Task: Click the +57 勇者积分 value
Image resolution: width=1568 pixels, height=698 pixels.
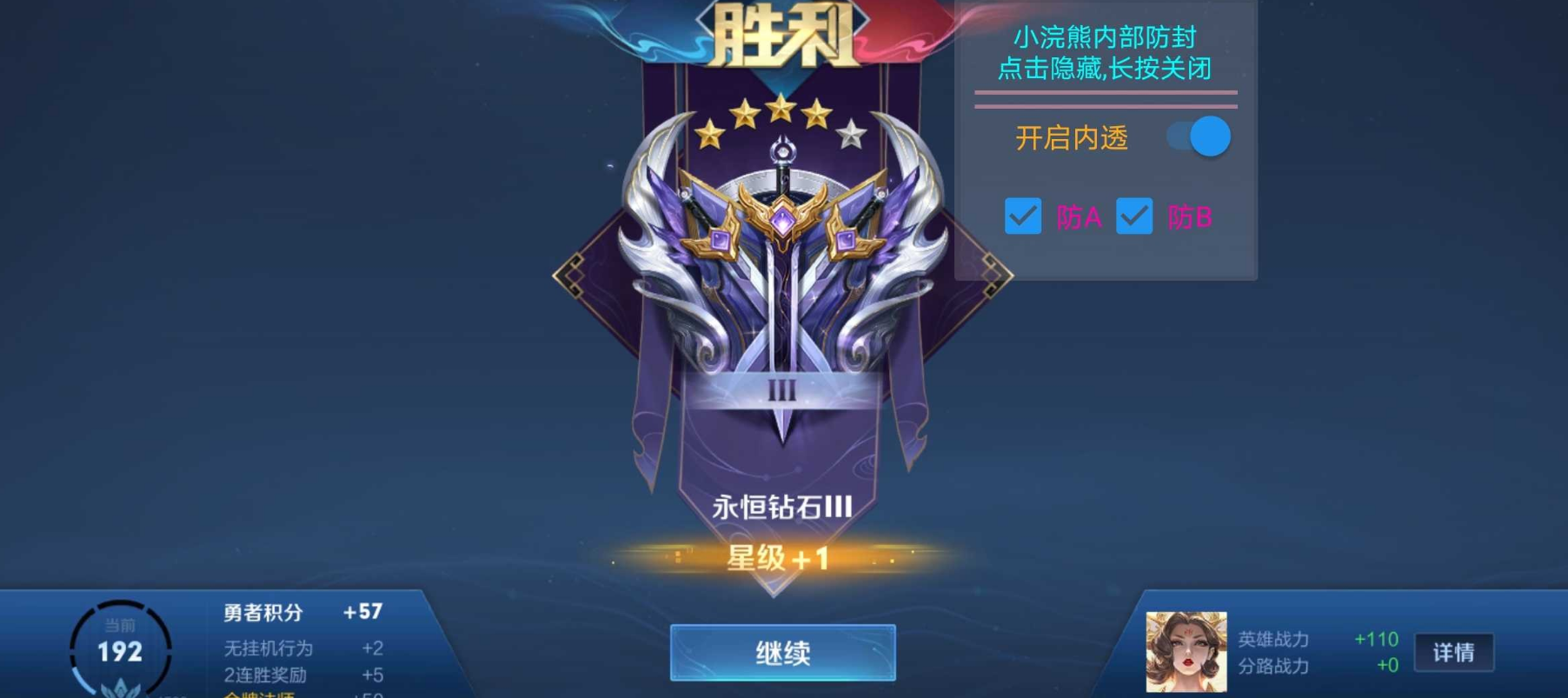Action: (361, 613)
